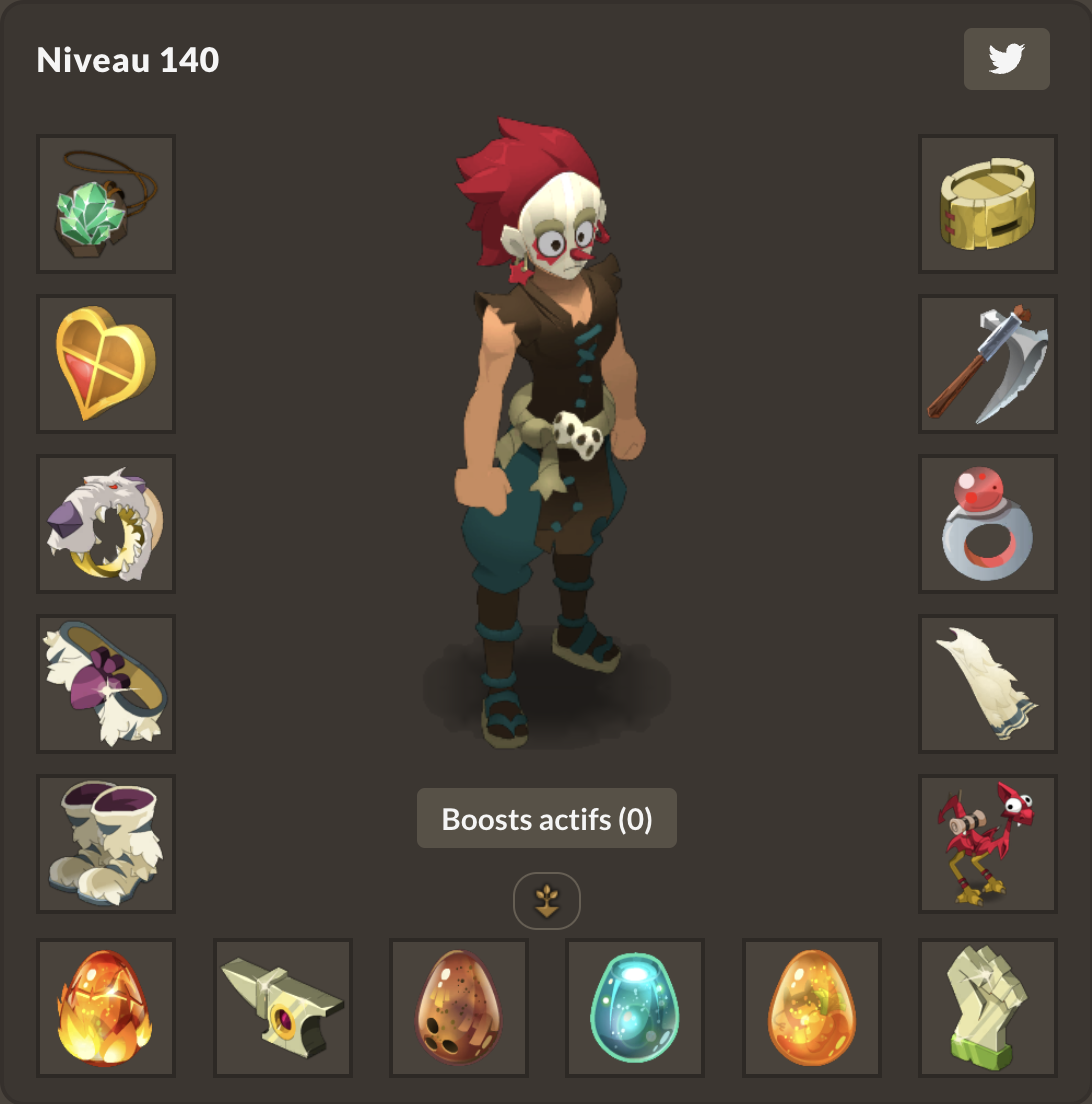Pick the glowing amber dofus egg
Screen dimensions: 1092x1104
tap(812, 1008)
